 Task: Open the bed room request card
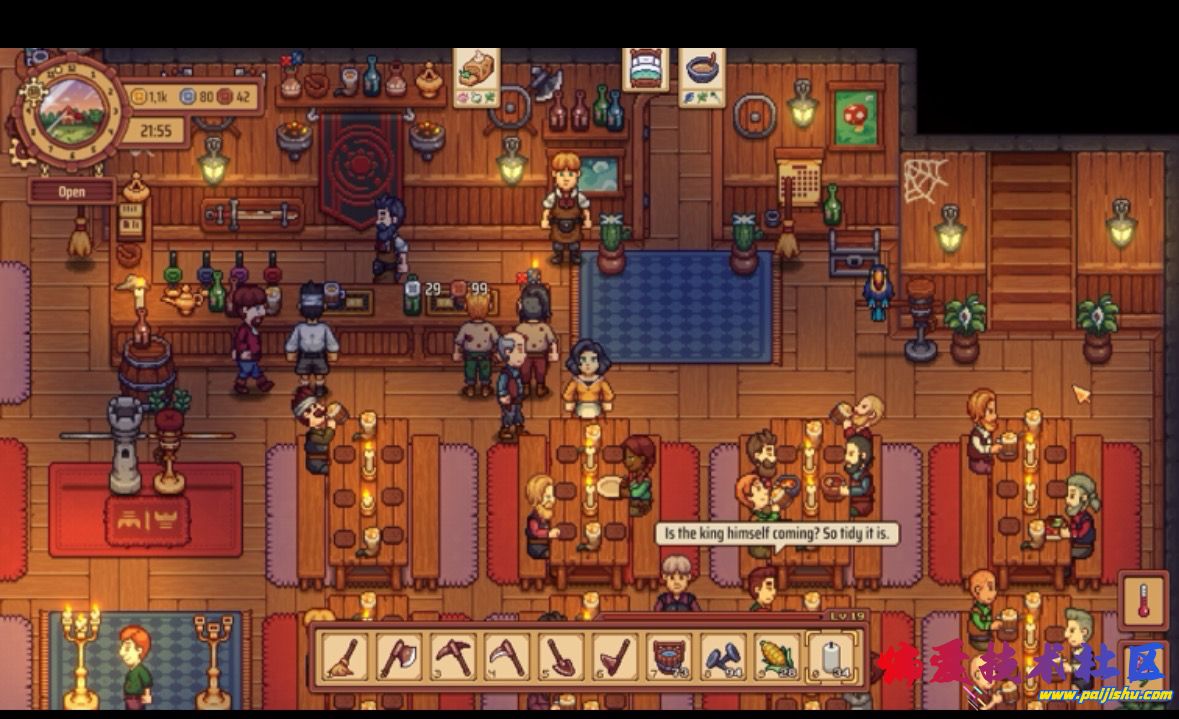[647, 71]
